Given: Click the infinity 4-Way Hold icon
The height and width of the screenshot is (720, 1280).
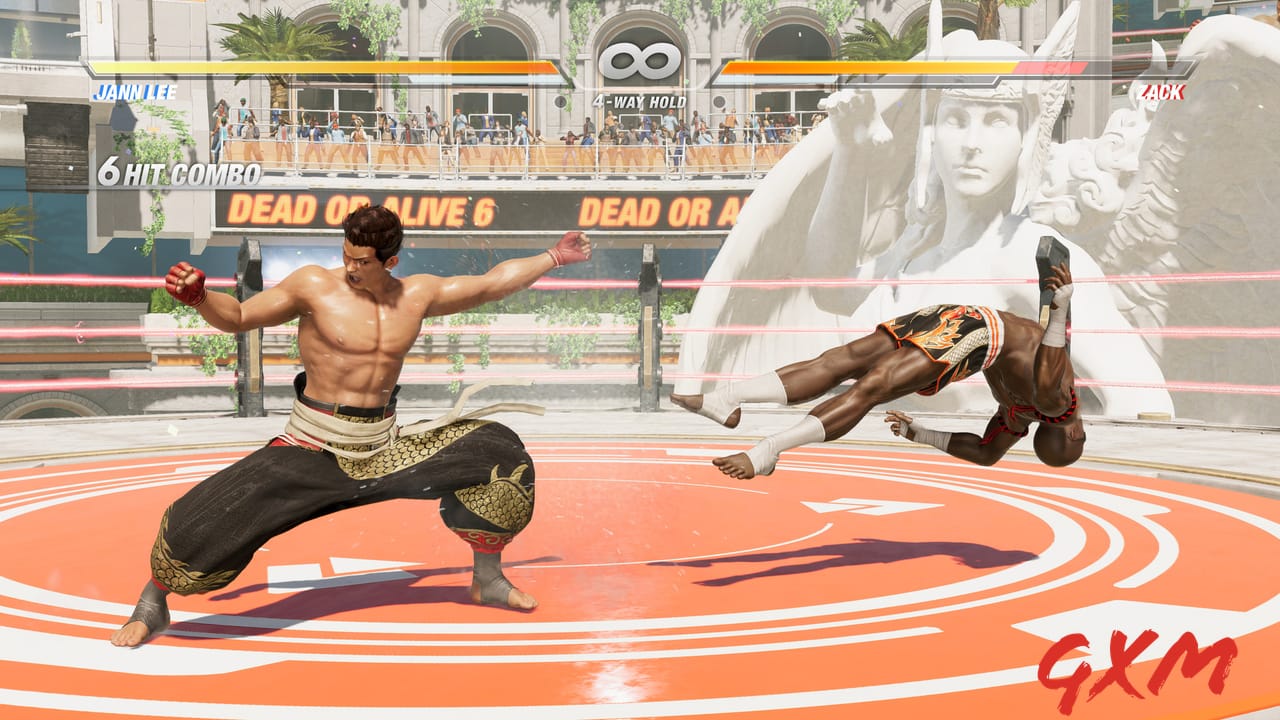Looking at the screenshot, I should tap(640, 60).
